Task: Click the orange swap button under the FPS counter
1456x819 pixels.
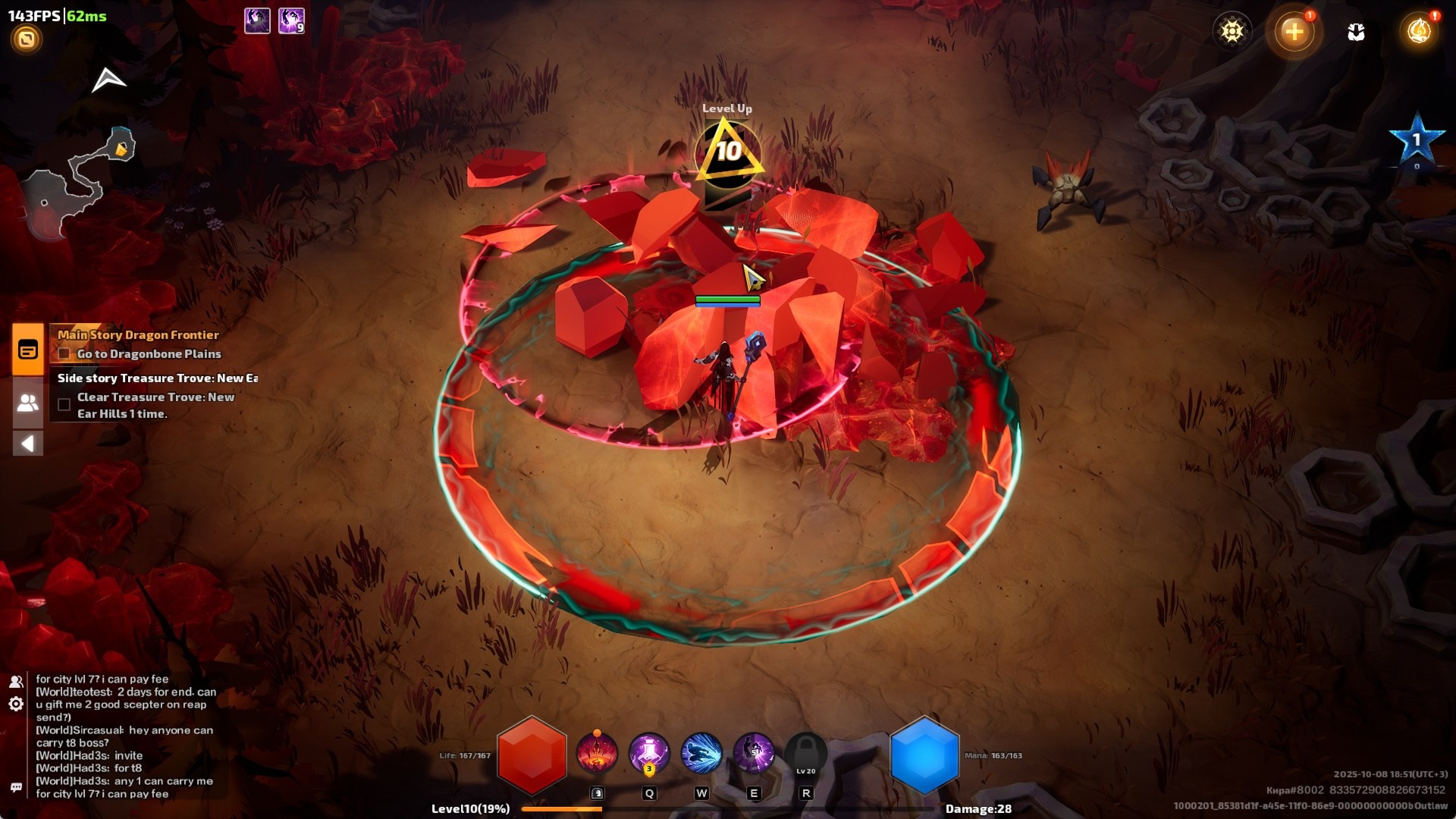Action: click(27, 39)
